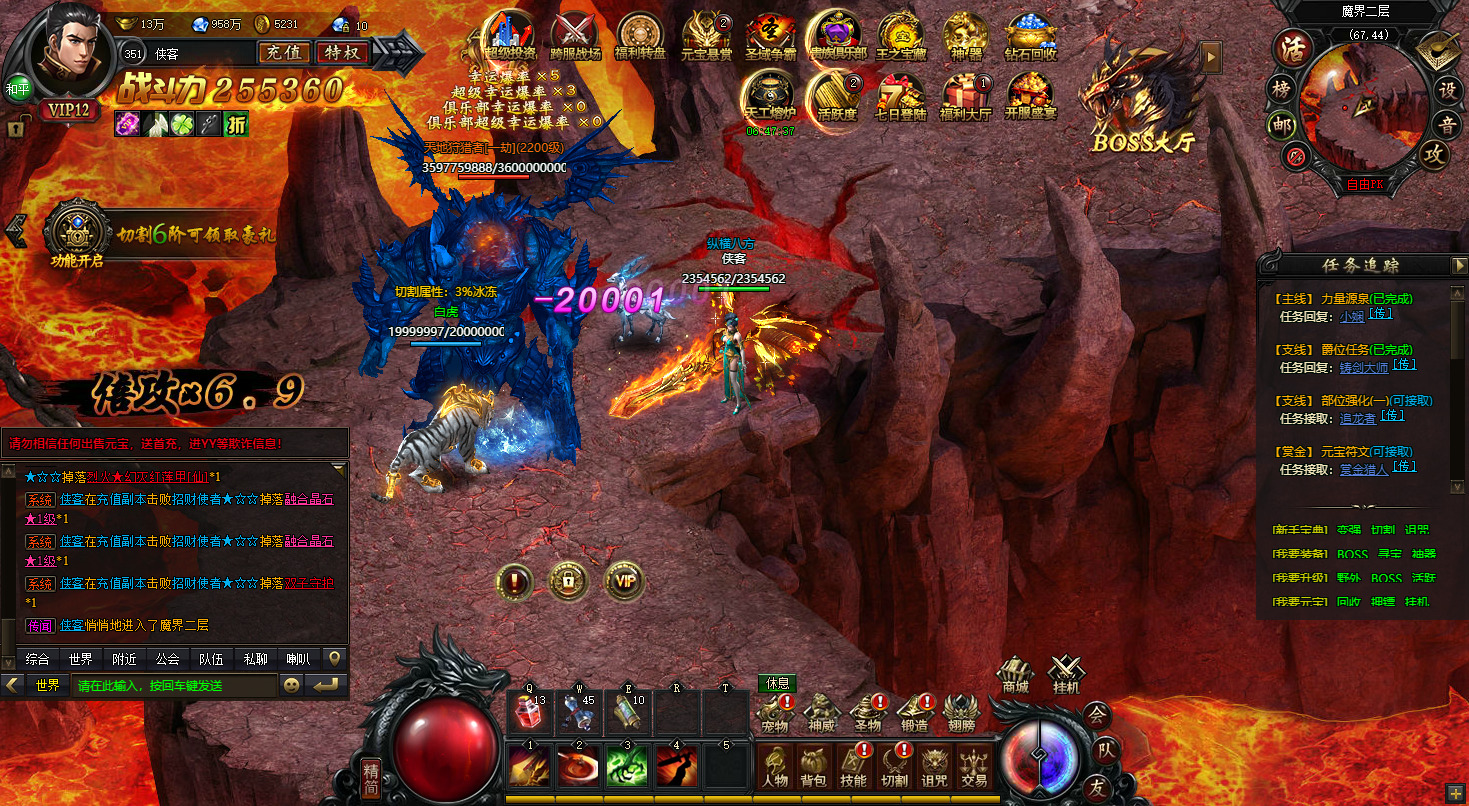The height and width of the screenshot is (806, 1469).
Task: Switch chat to the 公会 guild tab
Action: pyautogui.click(x=167, y=659)
